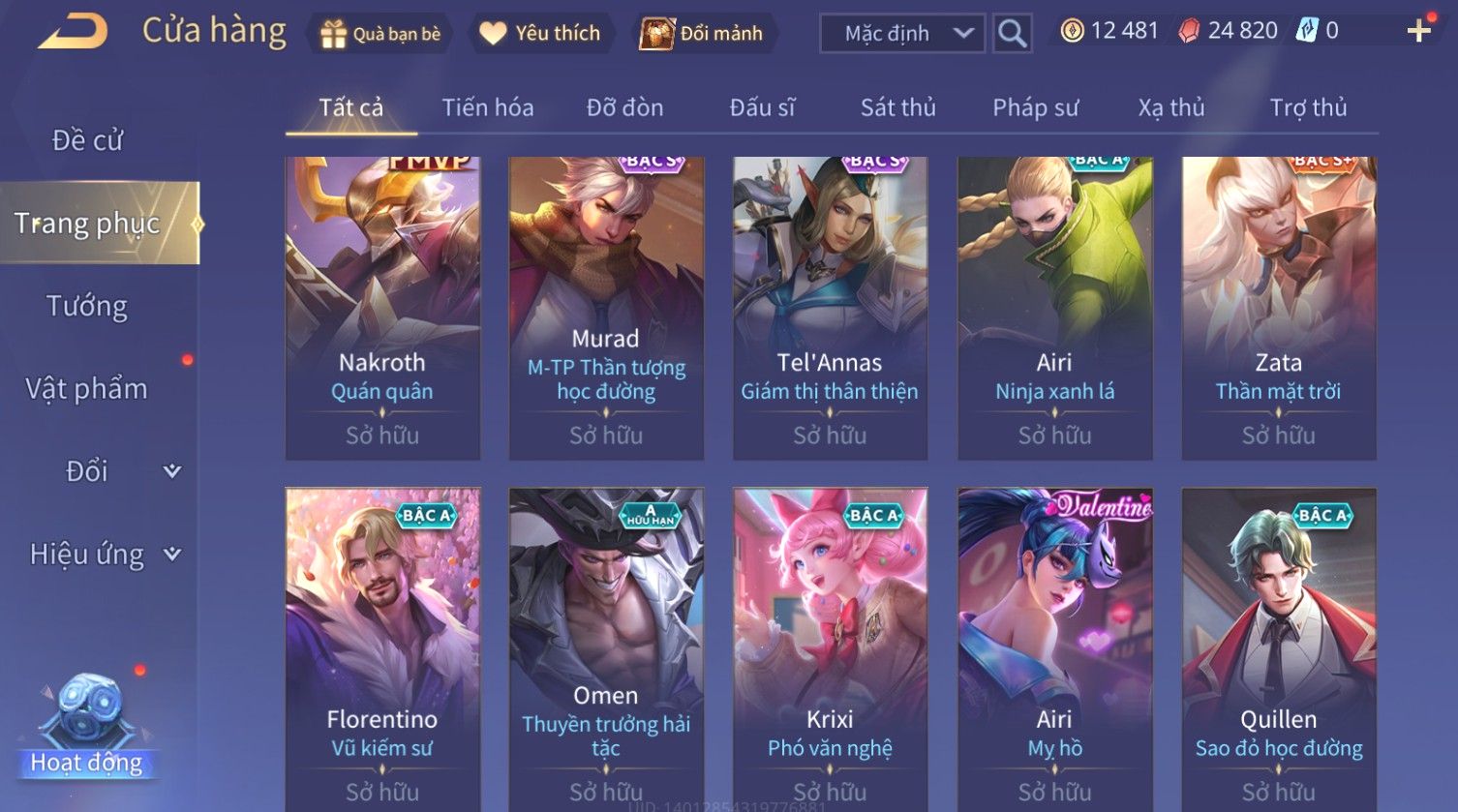
Task: Show the Pháp sư skins tab
Action: 1035,107
